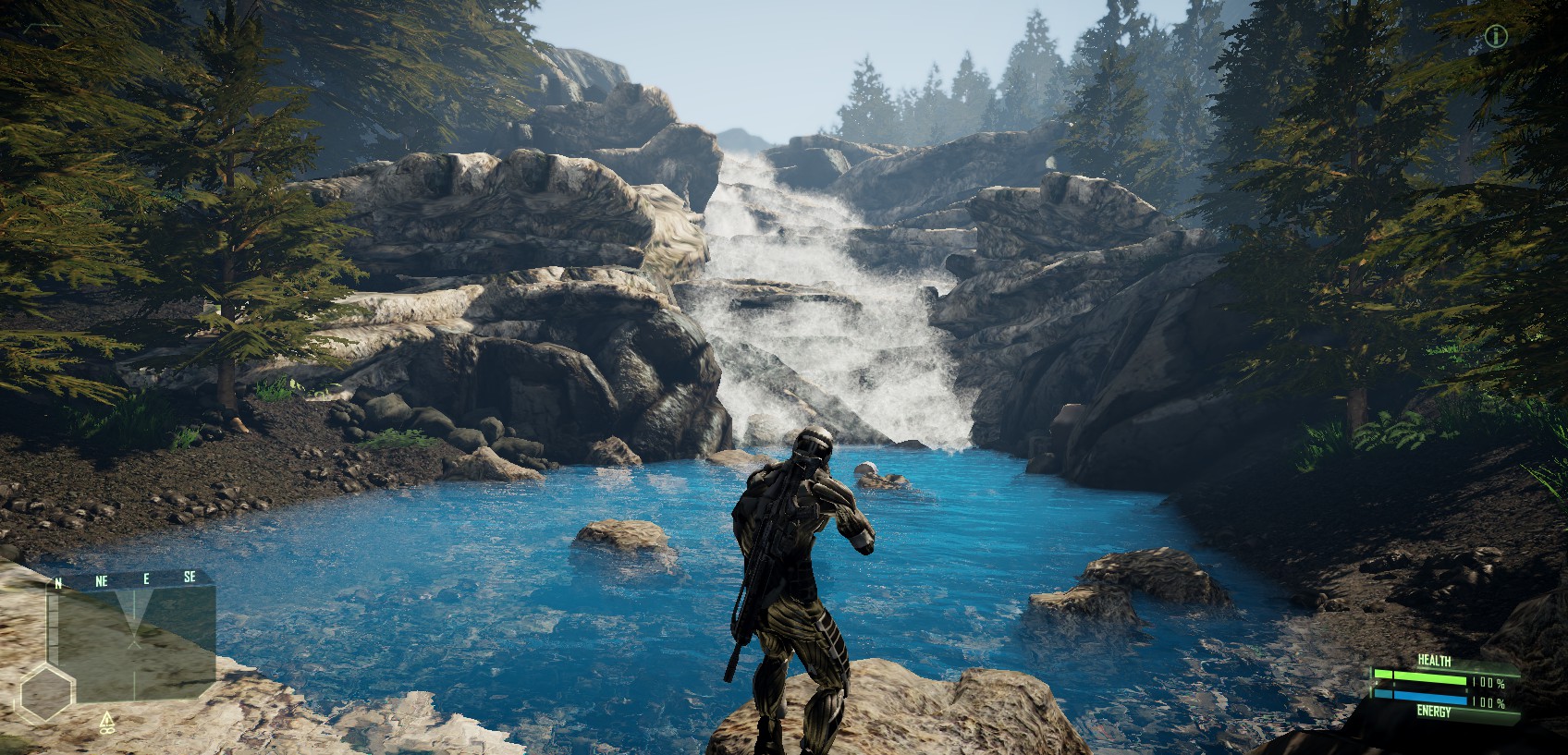Expand the suit status readout
The image size is (1568, 755).
1452,684
